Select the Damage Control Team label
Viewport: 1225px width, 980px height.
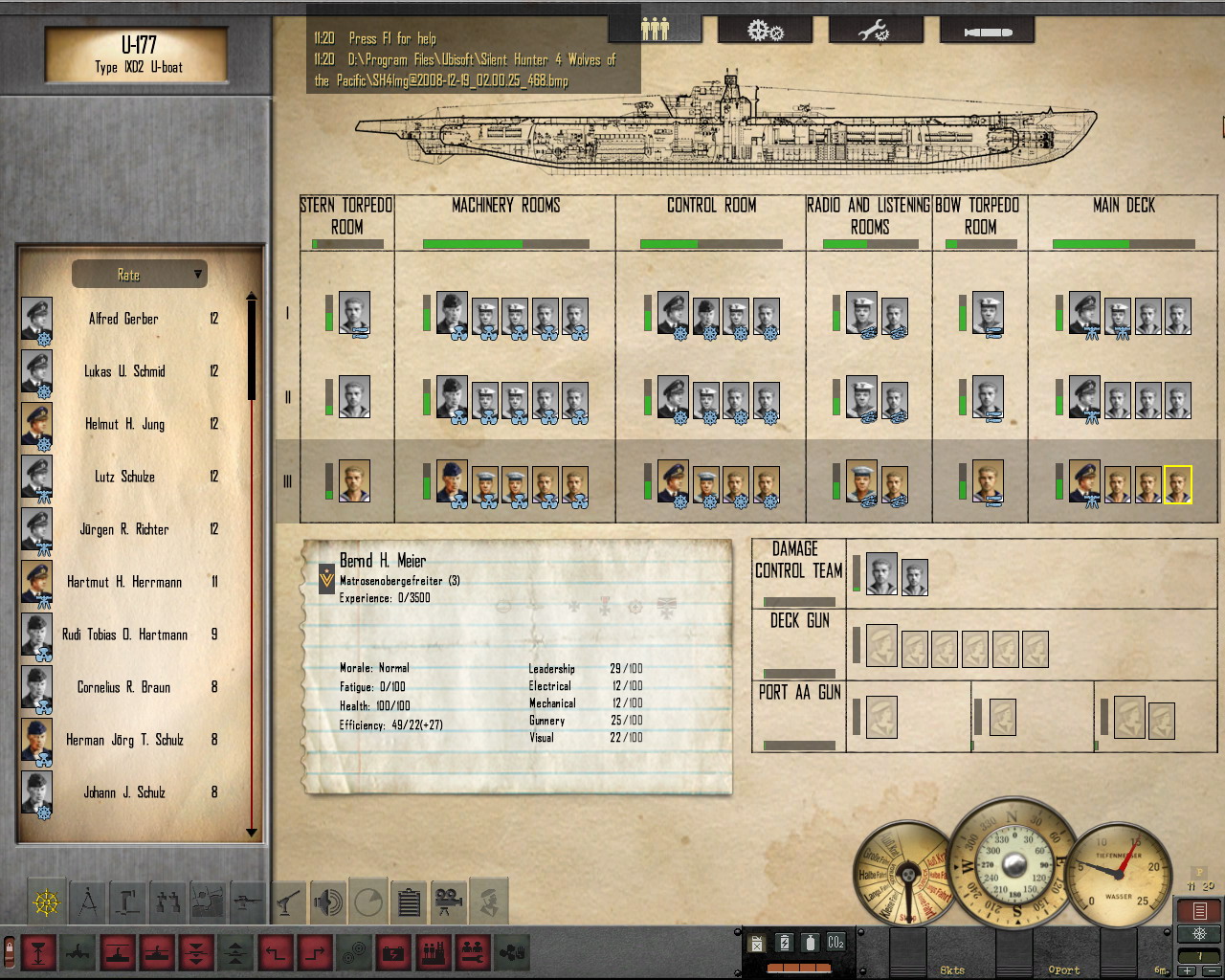[798, 560]
